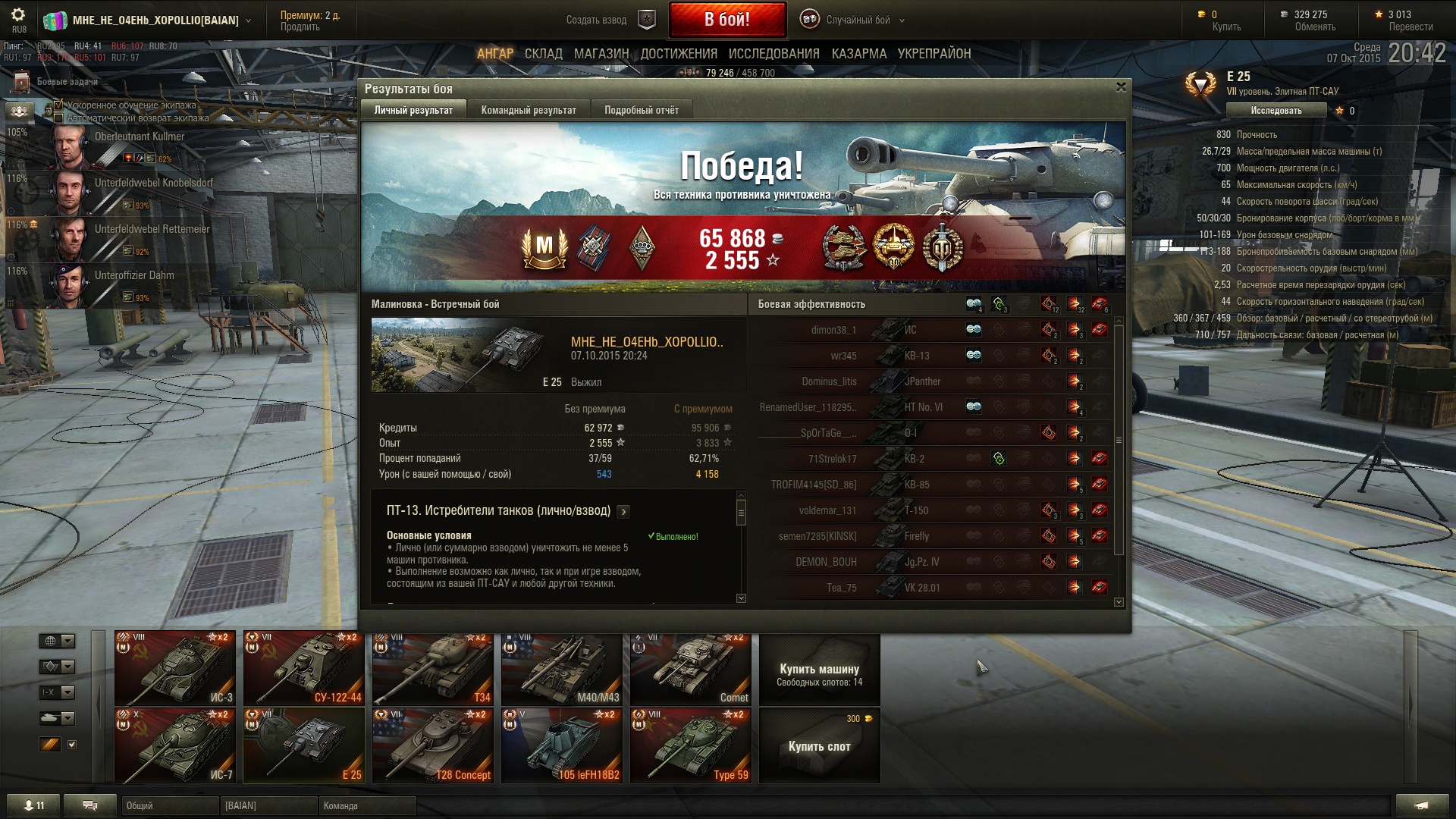Image resolution: width=1456 pixels, height=819 pixels.
Task: Buy a new slot with Купить слот
Action: click(x=819, y=746)
